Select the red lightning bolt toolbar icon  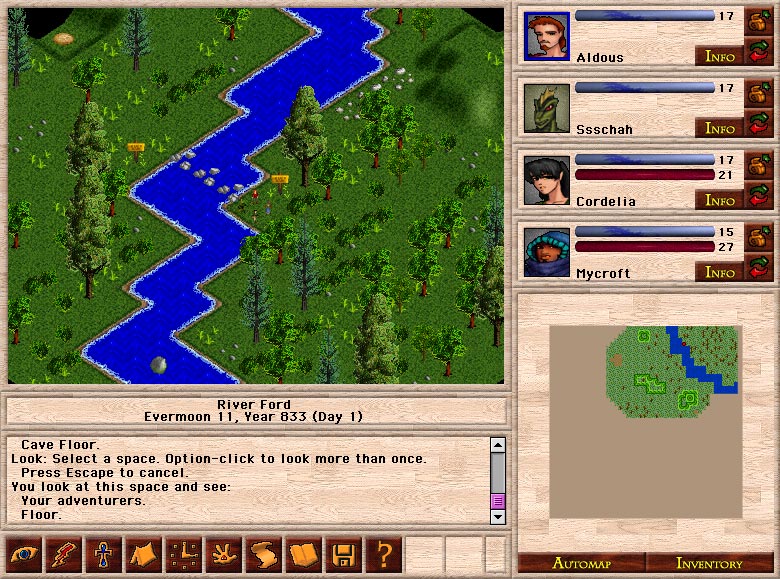[x=63, y=553]
